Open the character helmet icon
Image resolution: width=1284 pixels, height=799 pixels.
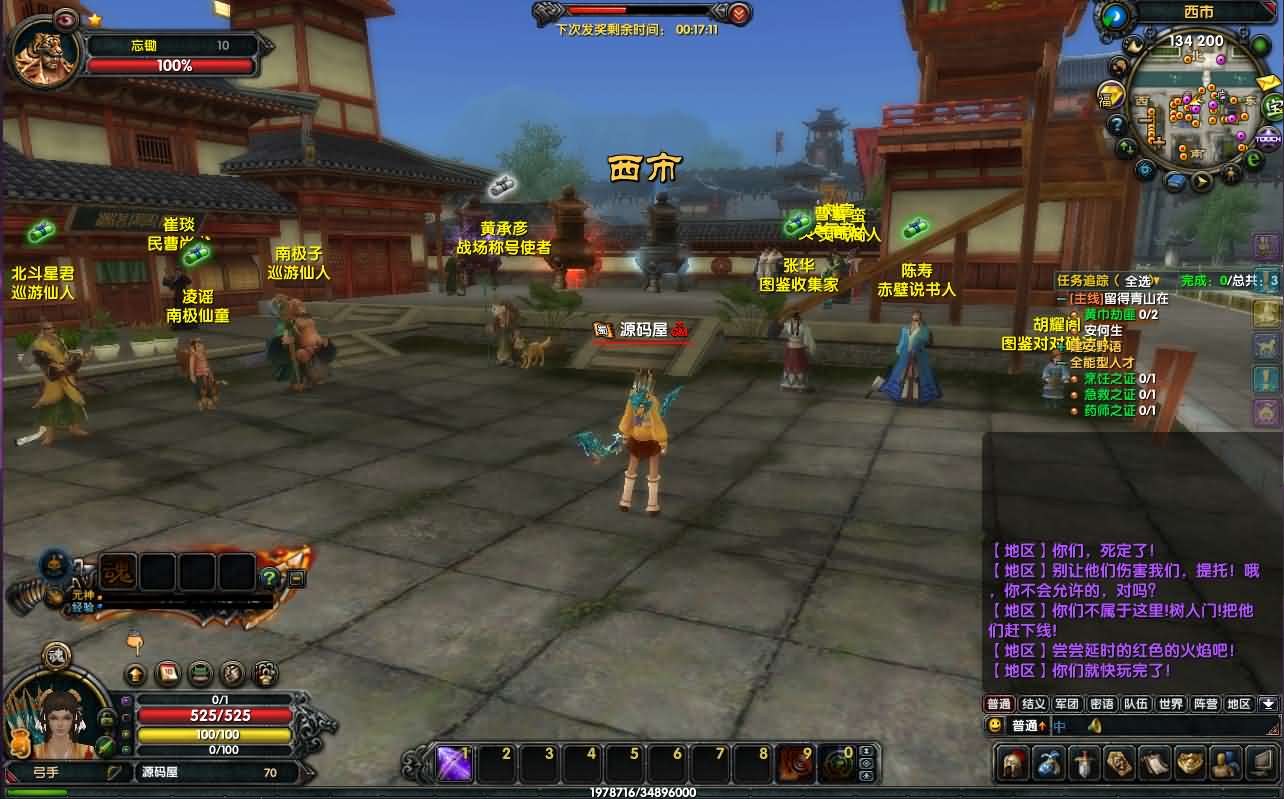click(x=1012, y=763)
